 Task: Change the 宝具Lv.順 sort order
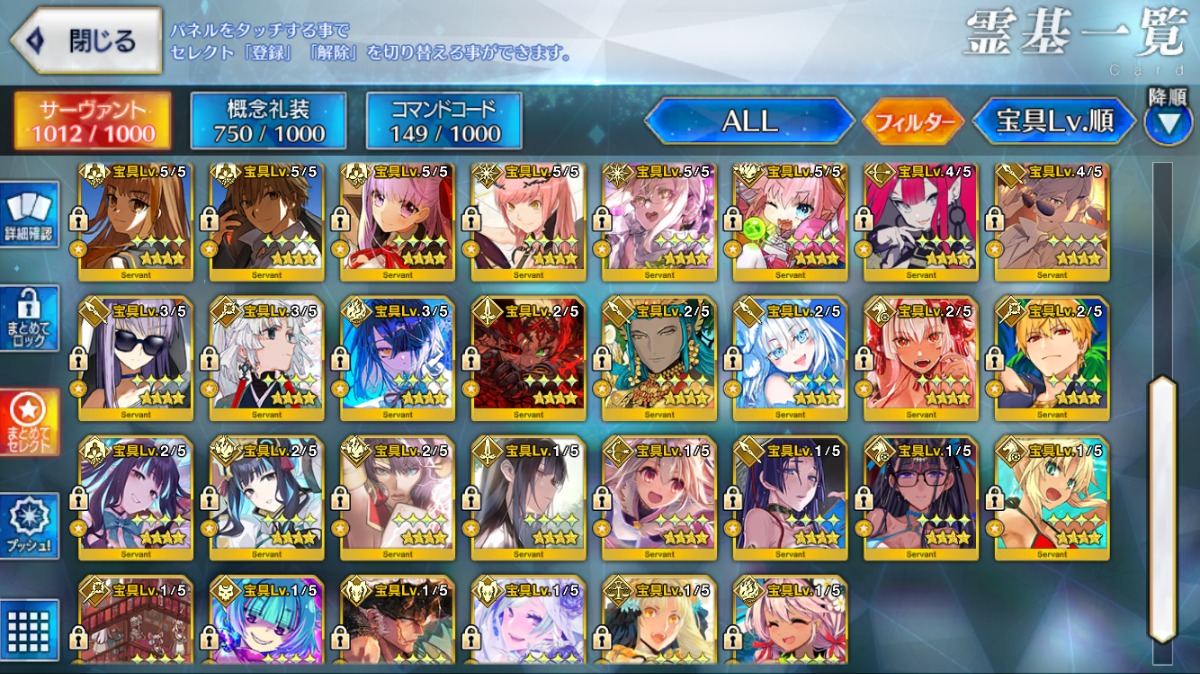(x=1054, y=122)
